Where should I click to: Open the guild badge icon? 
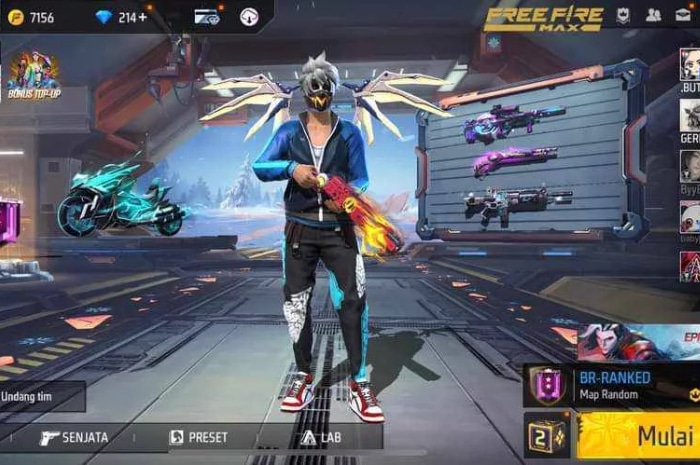point(622,15)
